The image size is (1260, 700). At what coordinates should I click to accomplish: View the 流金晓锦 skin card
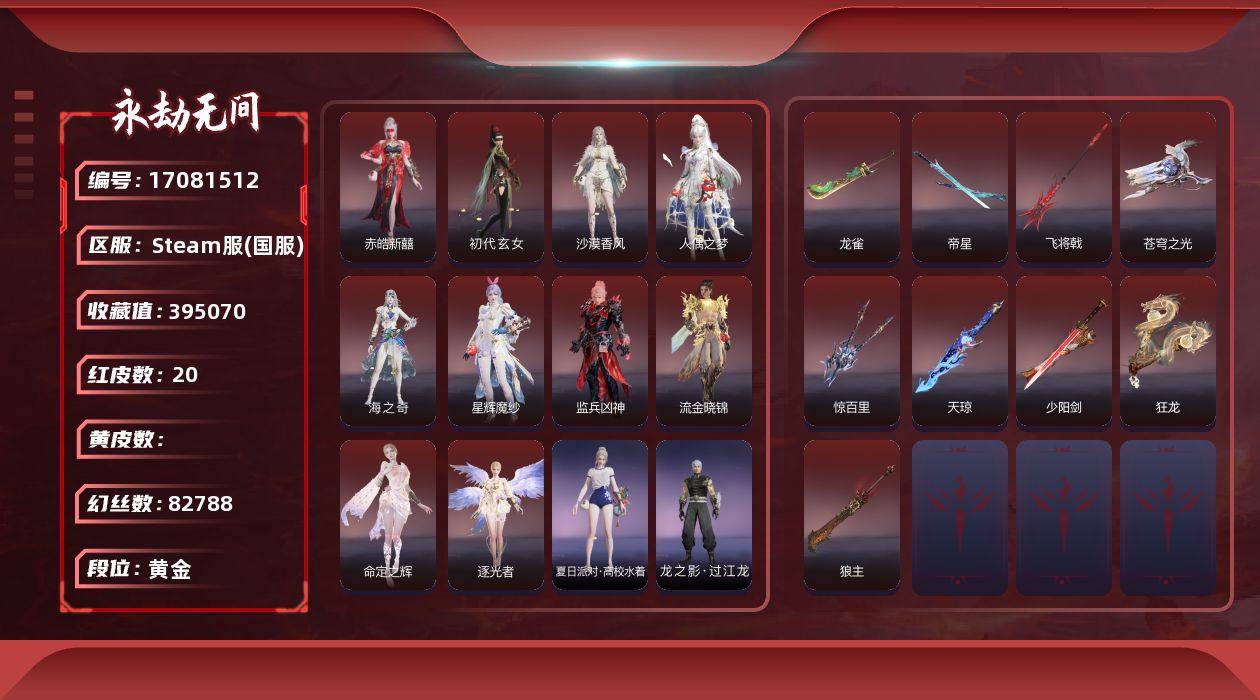pyautogui.click(x=704, y=350)
